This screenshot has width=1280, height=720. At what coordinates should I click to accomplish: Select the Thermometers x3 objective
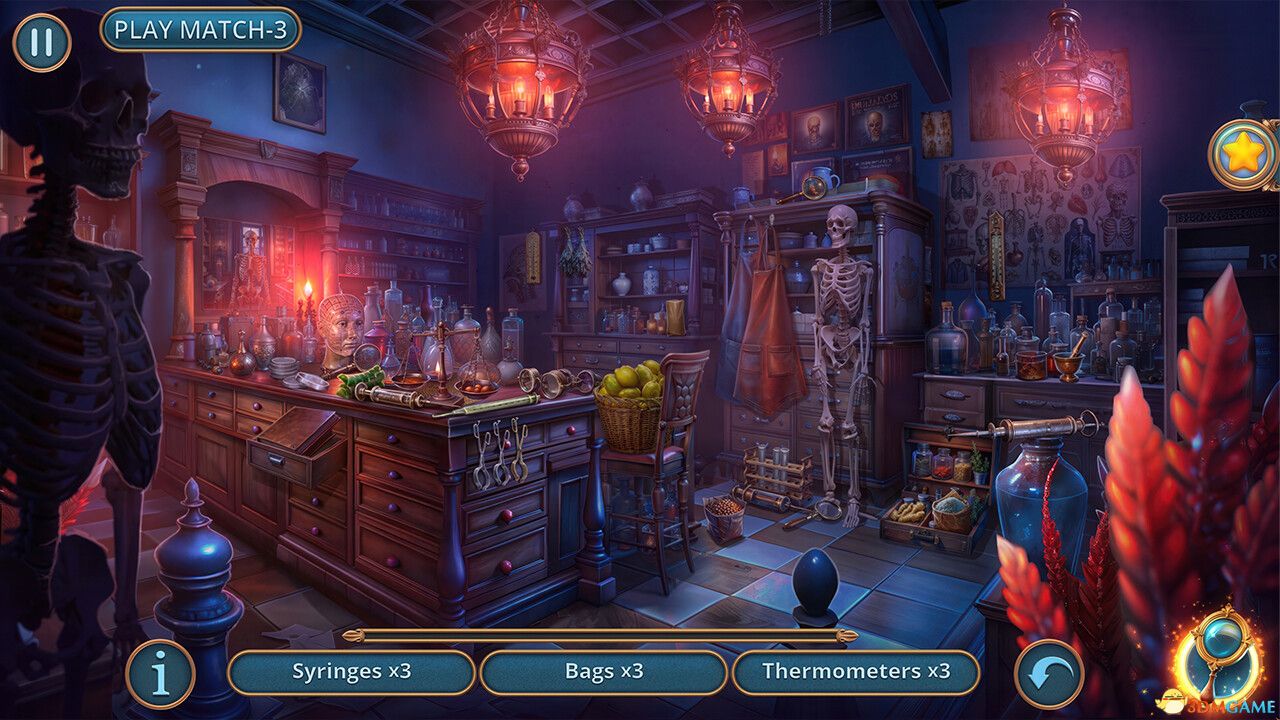point(855,672)
